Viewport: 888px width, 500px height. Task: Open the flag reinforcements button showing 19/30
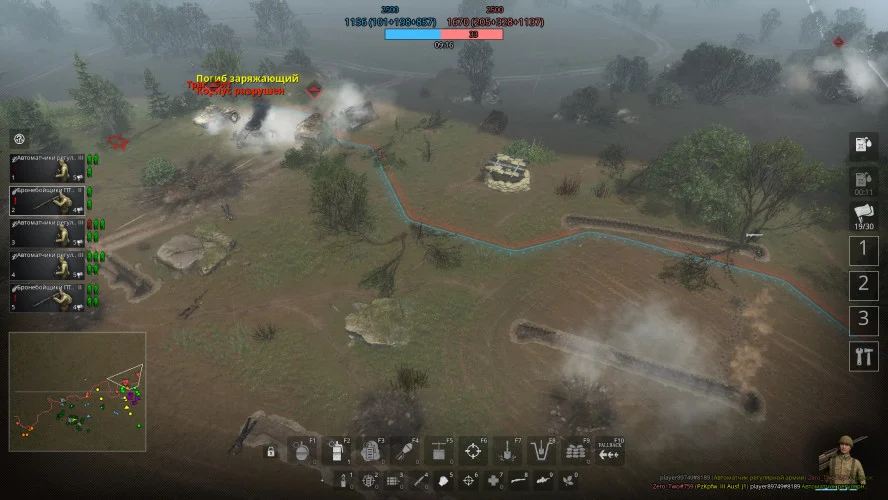[x=863, y=215]
